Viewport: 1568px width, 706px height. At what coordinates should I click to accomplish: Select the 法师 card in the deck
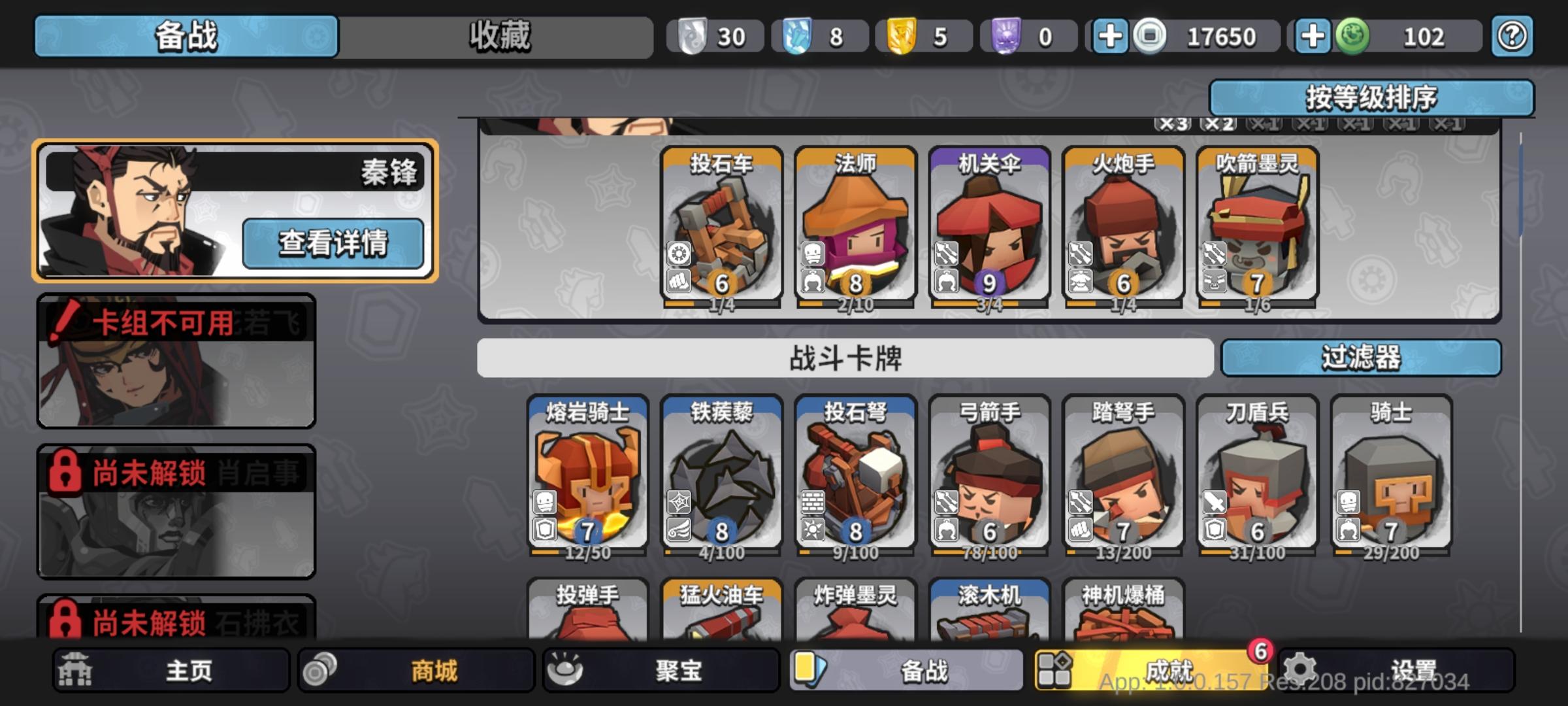856,226
